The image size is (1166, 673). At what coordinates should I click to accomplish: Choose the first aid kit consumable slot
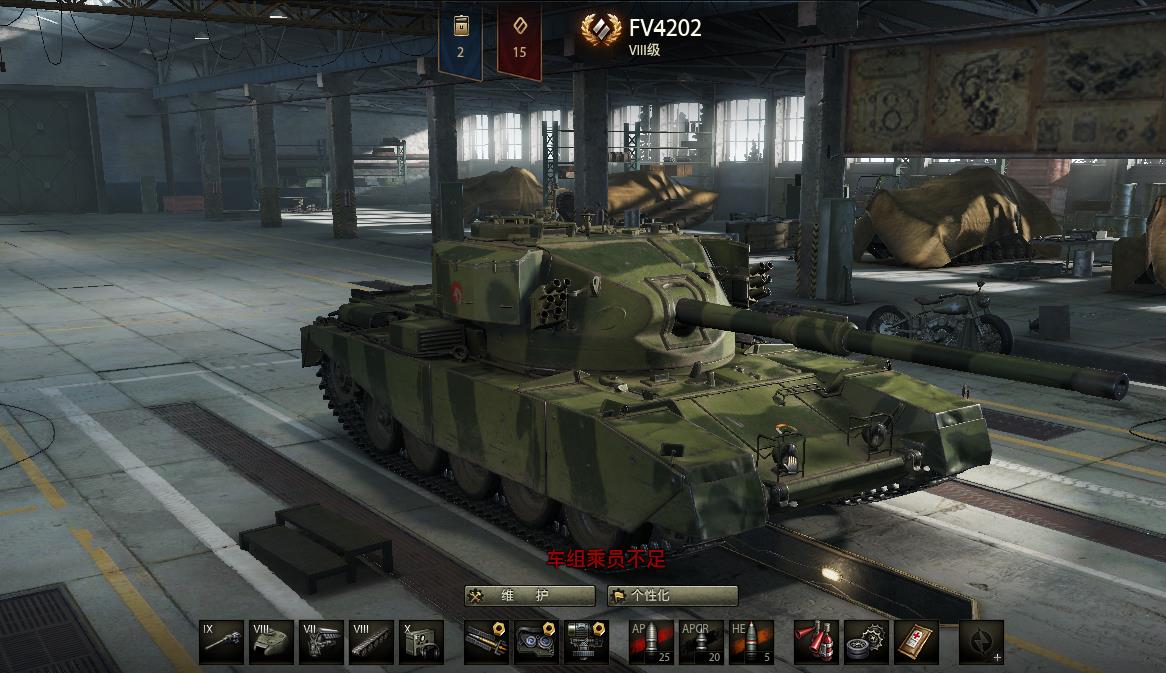pos(916,642)
